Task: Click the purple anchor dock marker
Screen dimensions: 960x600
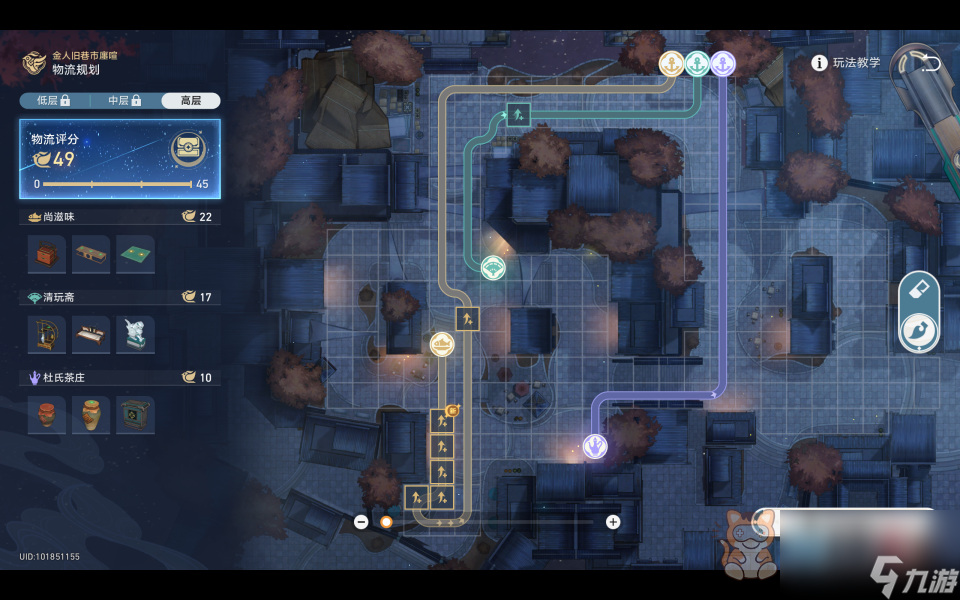Action: (x=722, y=64)
